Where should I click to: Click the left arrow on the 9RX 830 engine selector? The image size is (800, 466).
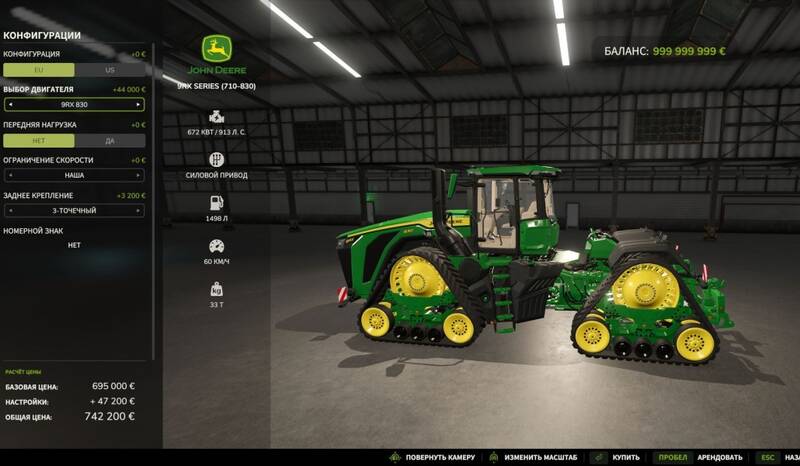pyautogui.click(x=9, y=104)
